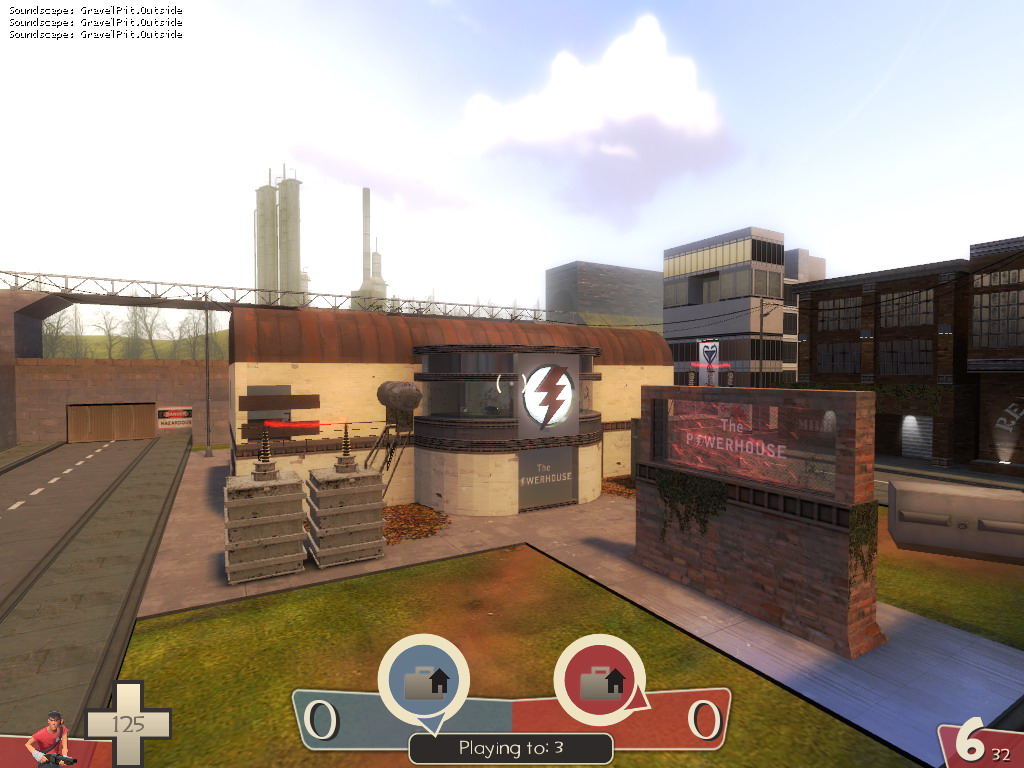Click the blue team intelligence briefcase icon

(423, 681)
